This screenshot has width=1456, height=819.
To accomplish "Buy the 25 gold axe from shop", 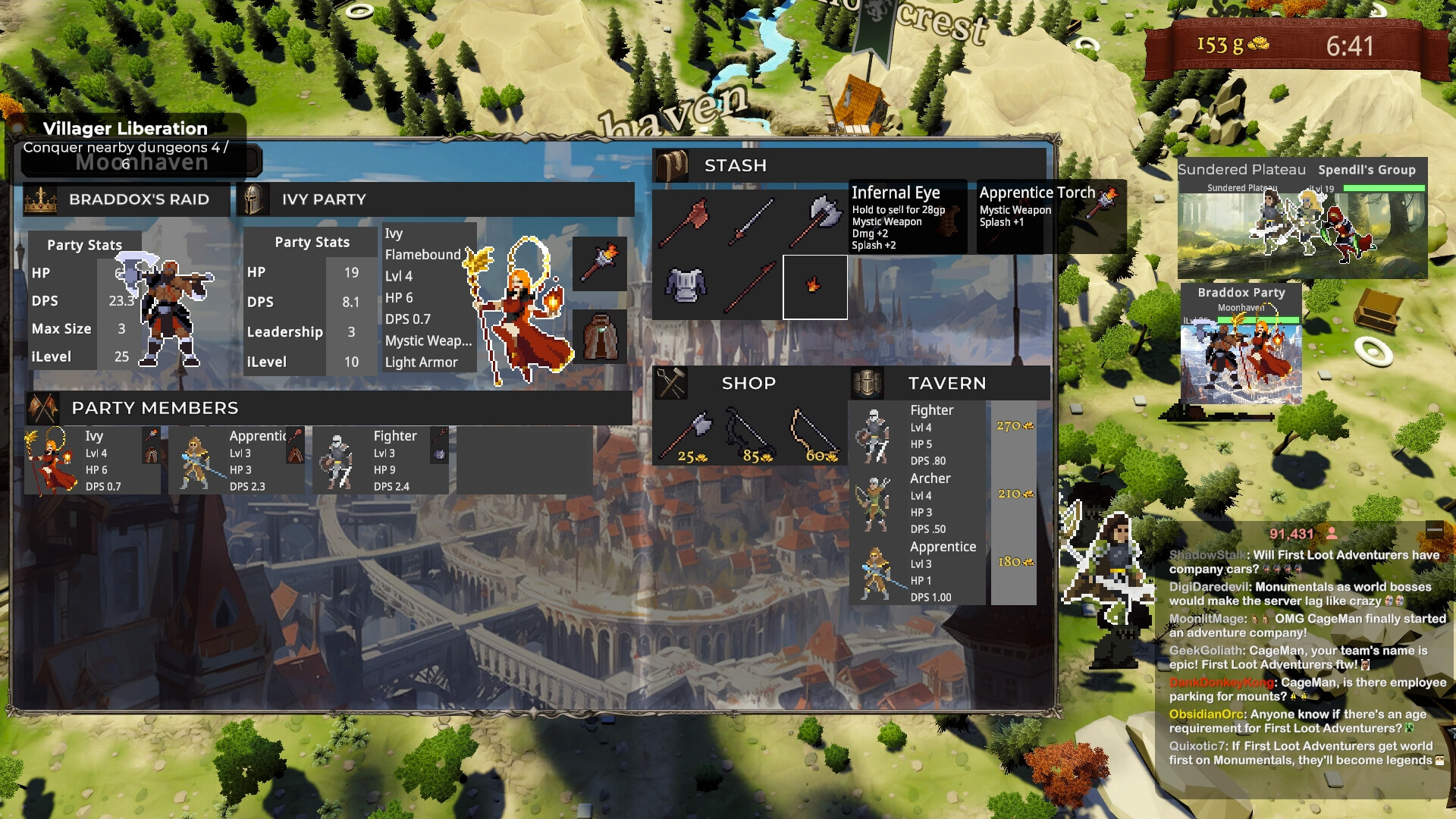I will tap(686, 436).
